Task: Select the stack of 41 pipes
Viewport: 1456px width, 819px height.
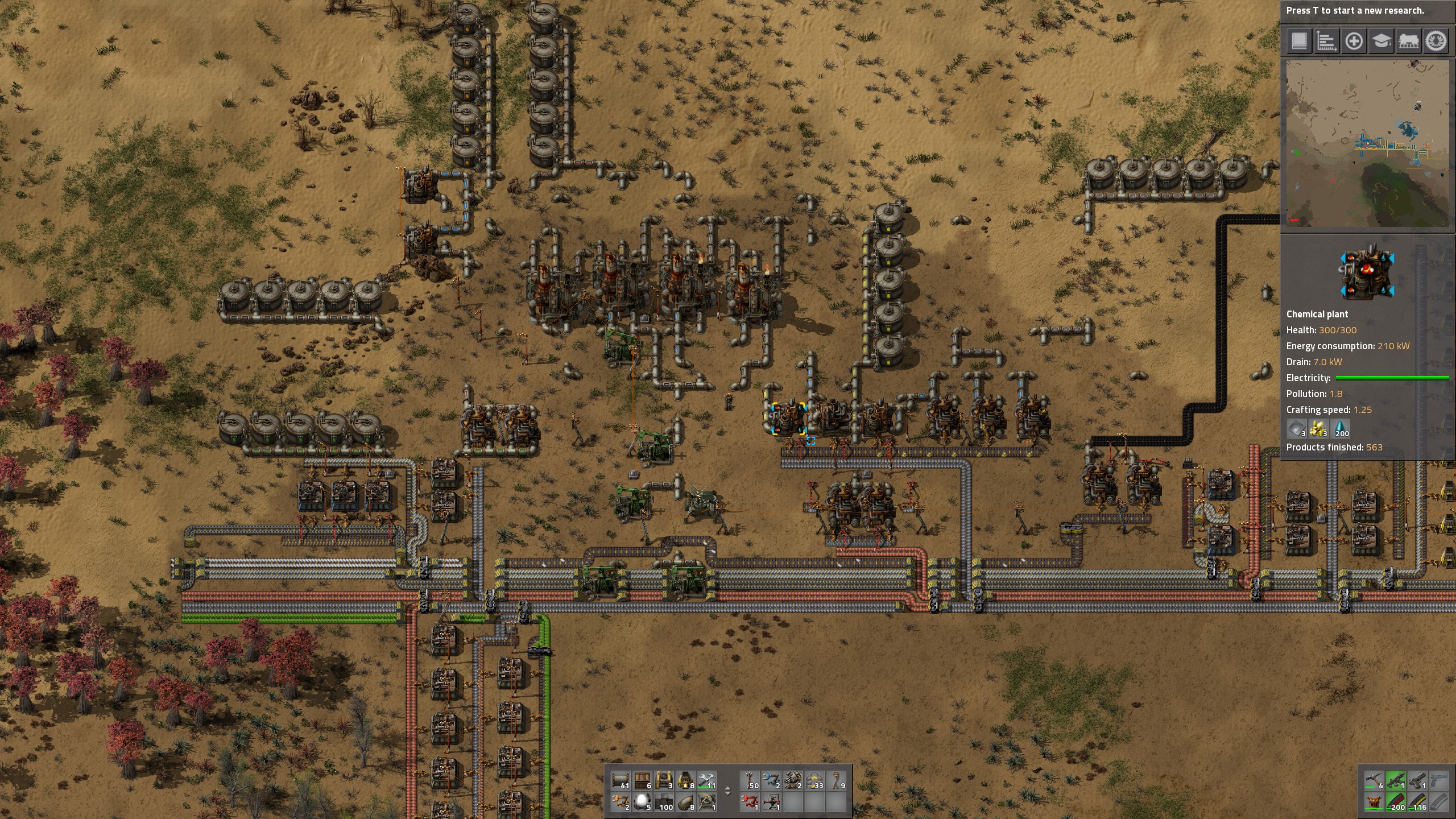Action: (621, 780)
